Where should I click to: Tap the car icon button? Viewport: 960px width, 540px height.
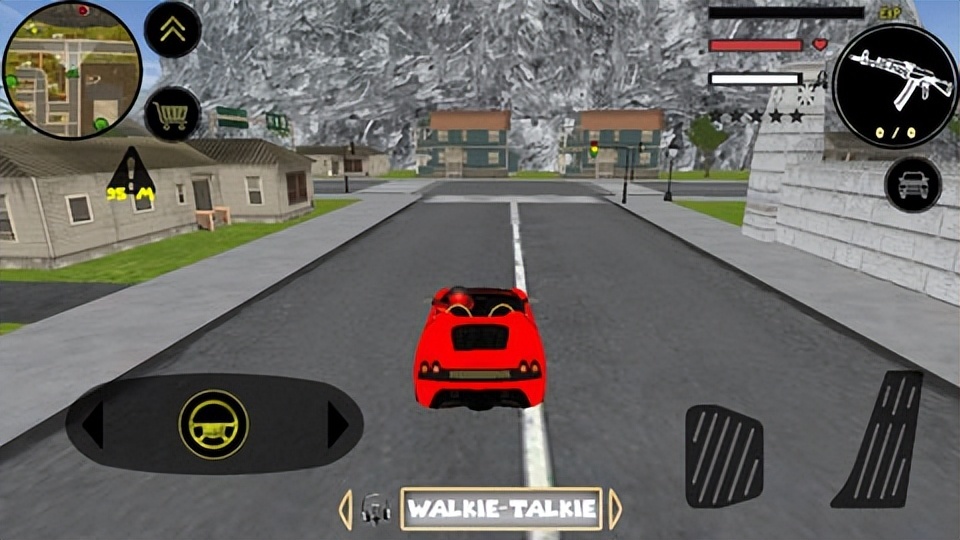[912, 185]
